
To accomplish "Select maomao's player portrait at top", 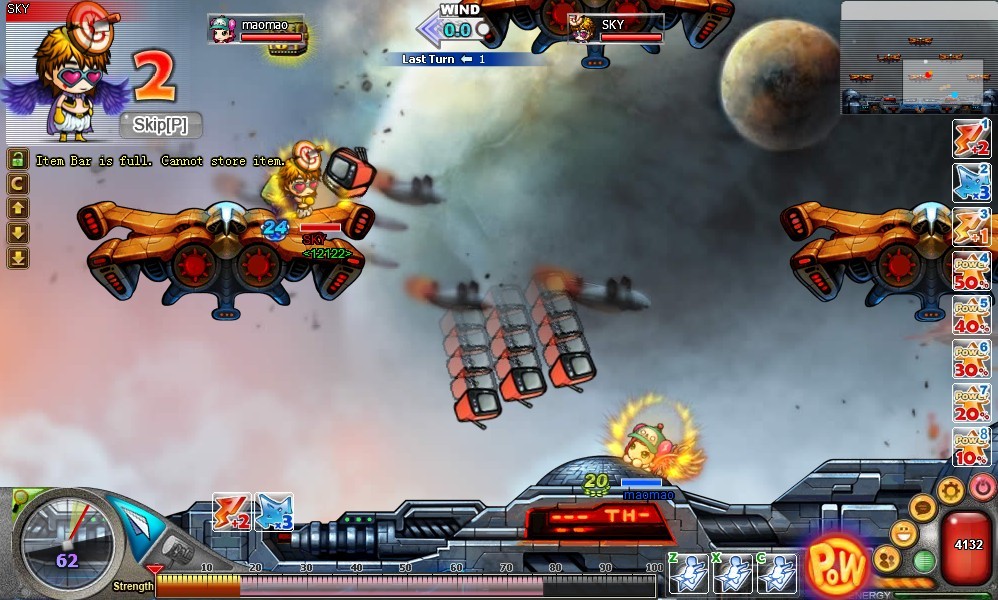I will [x=222, y=29].
